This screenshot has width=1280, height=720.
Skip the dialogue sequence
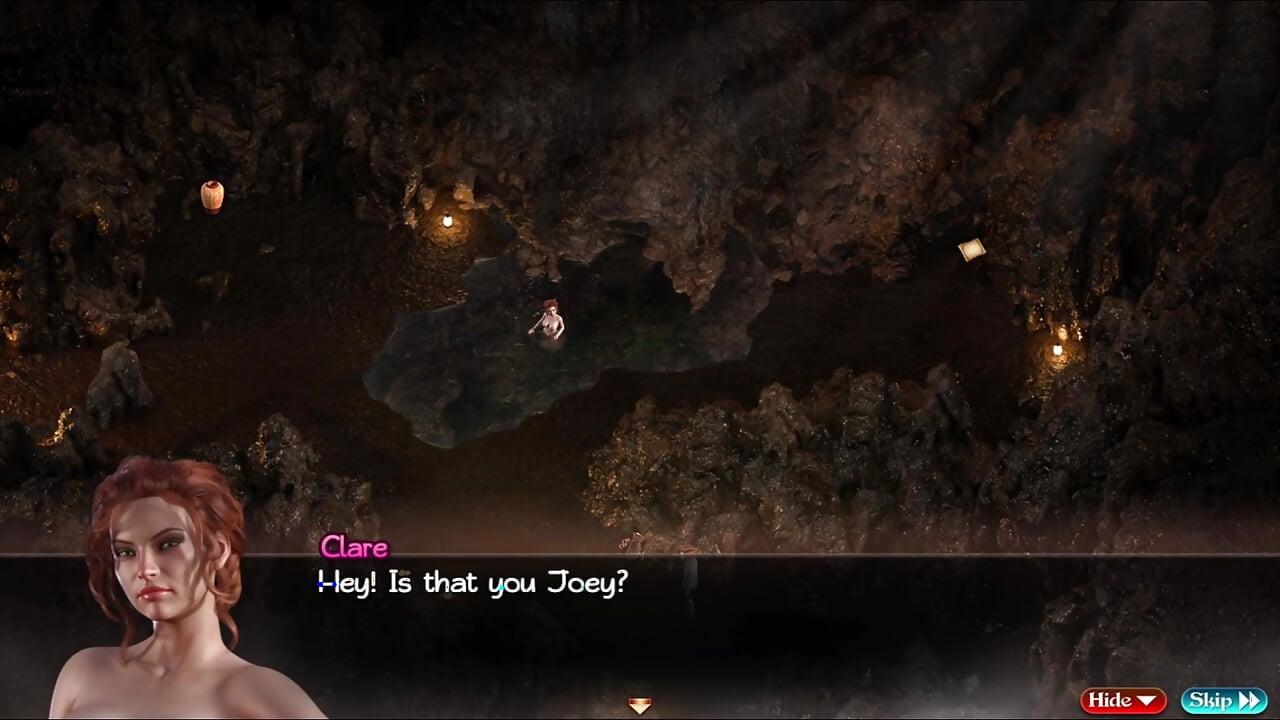(x=1223, y=700)
